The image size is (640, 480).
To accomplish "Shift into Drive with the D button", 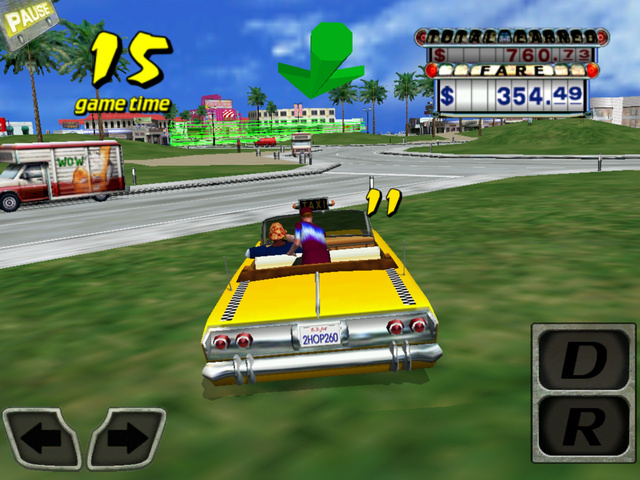I will click(582, 360).
